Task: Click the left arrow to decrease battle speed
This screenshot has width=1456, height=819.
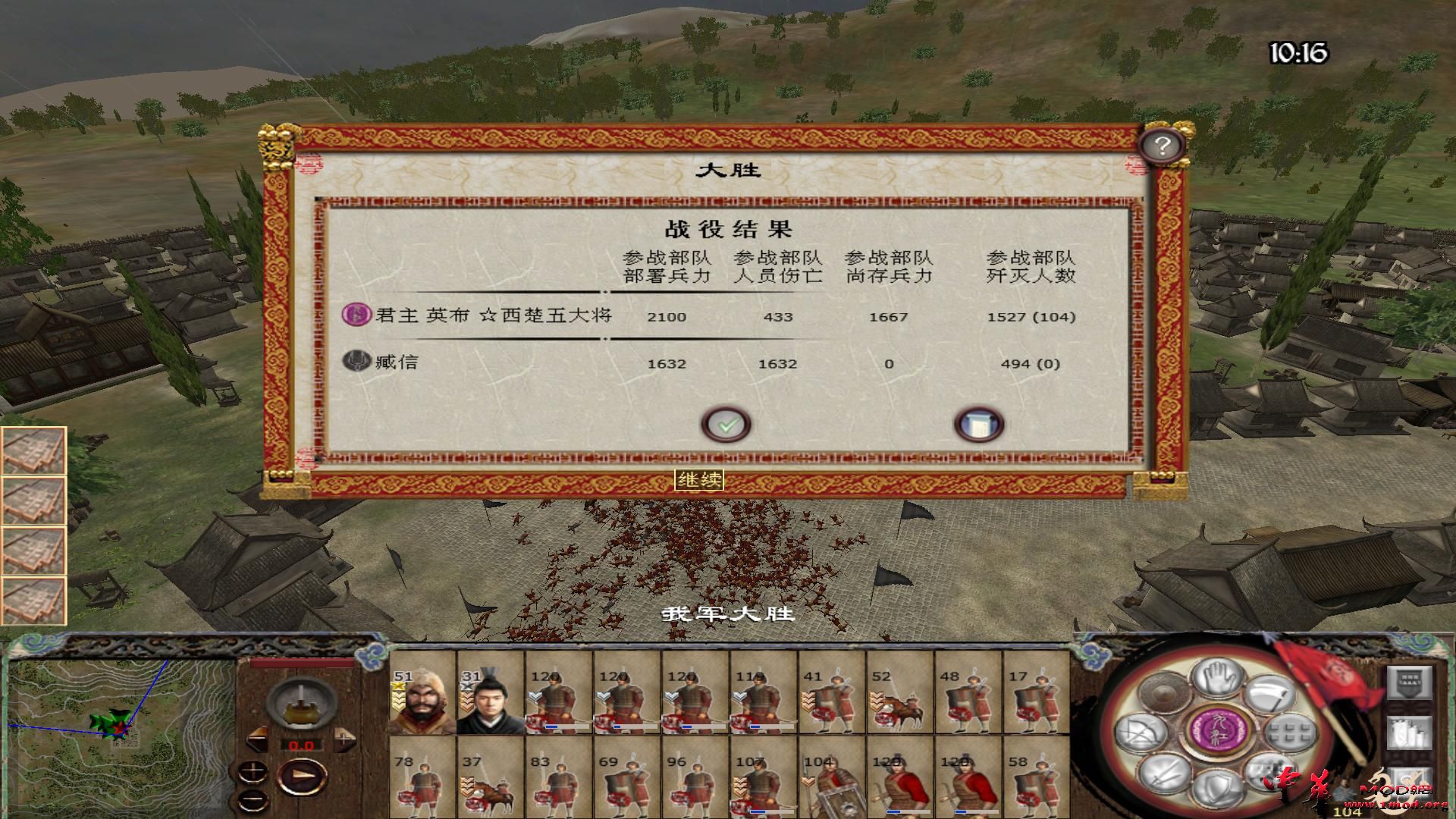Action: pyautogui.click(x=257, y=739)
